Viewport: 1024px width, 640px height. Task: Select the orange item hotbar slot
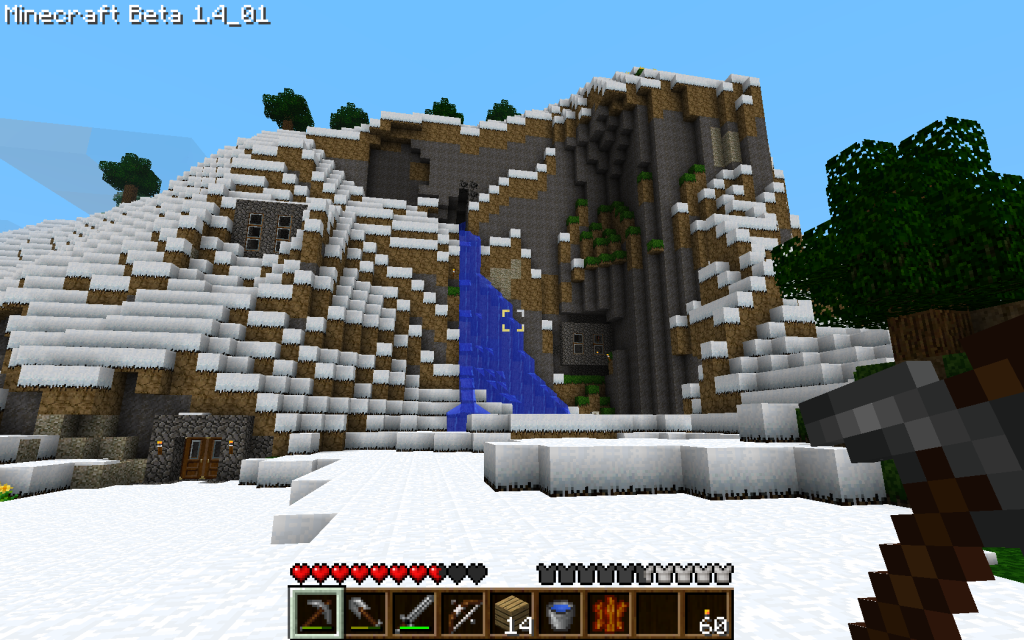[x=609, y=612]
